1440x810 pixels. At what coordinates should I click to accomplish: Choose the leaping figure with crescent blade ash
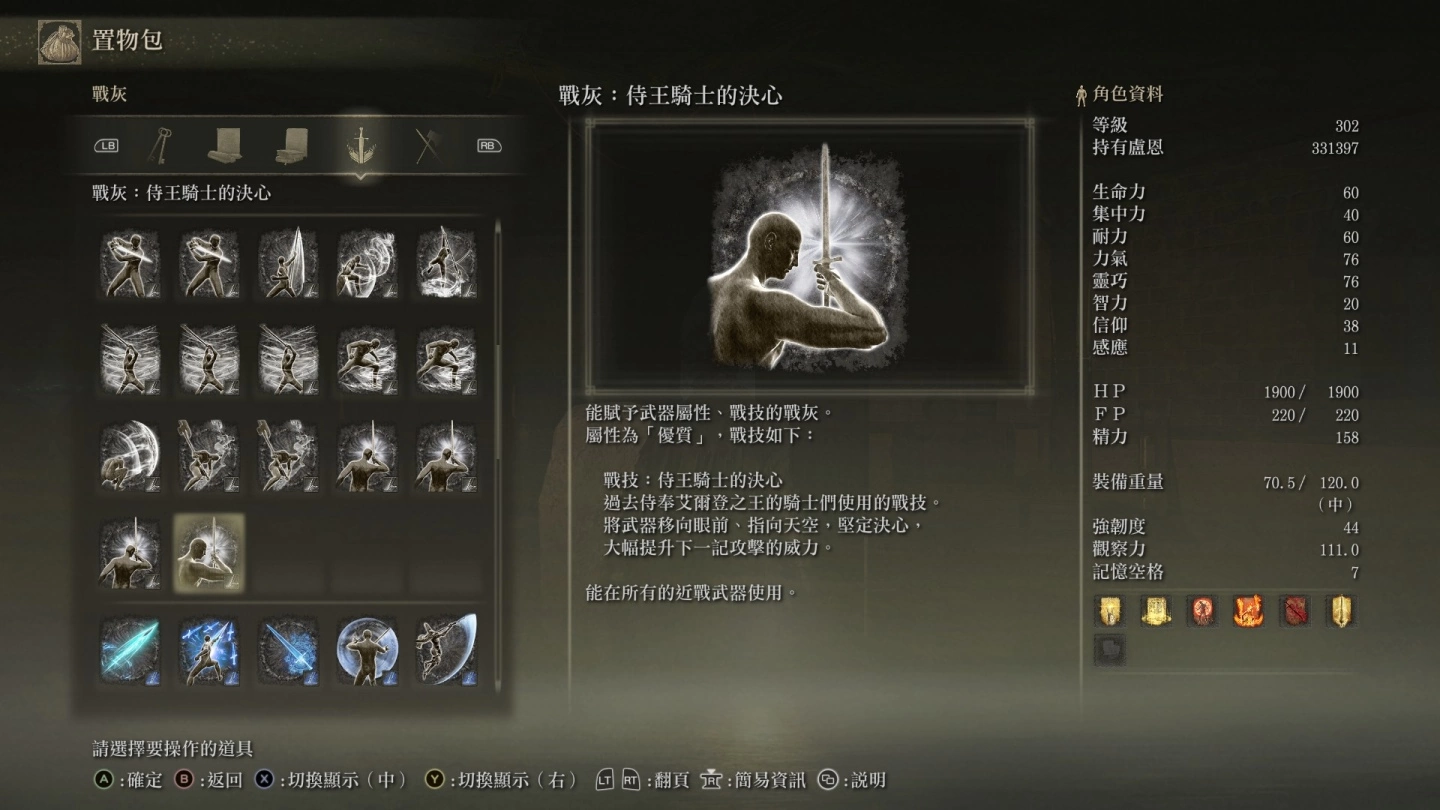[x=446, y=649]
